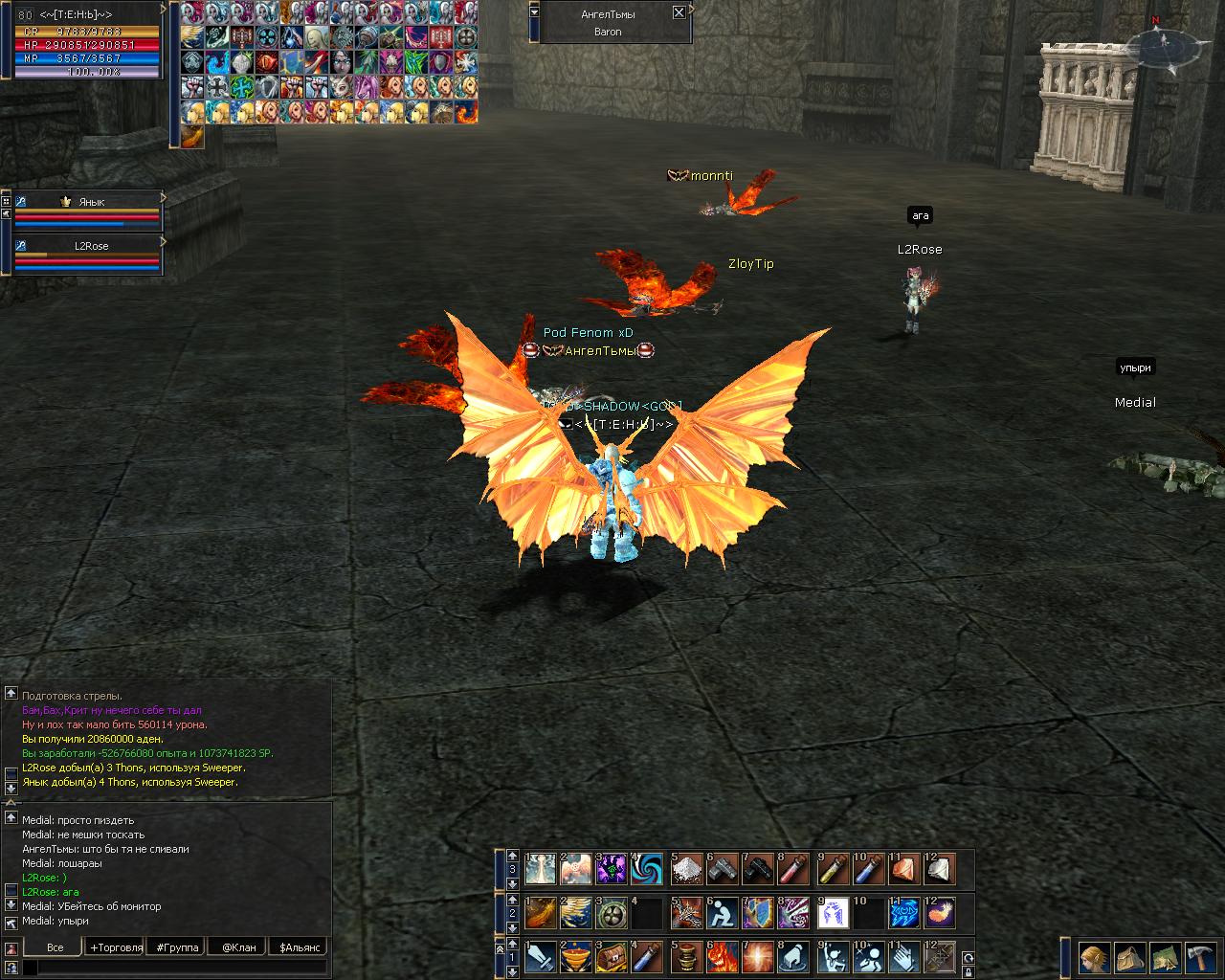The width and height of the screenshot is (1225, 980).
Task: Open the map icon
Action: pos(1165,957)
